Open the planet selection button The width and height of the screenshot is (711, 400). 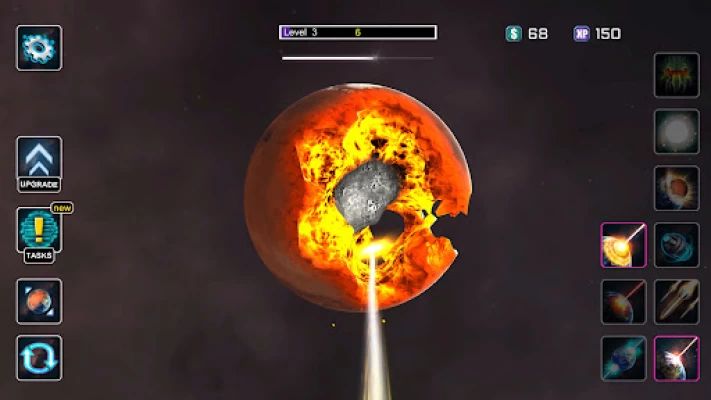click(x=39, y=301)
